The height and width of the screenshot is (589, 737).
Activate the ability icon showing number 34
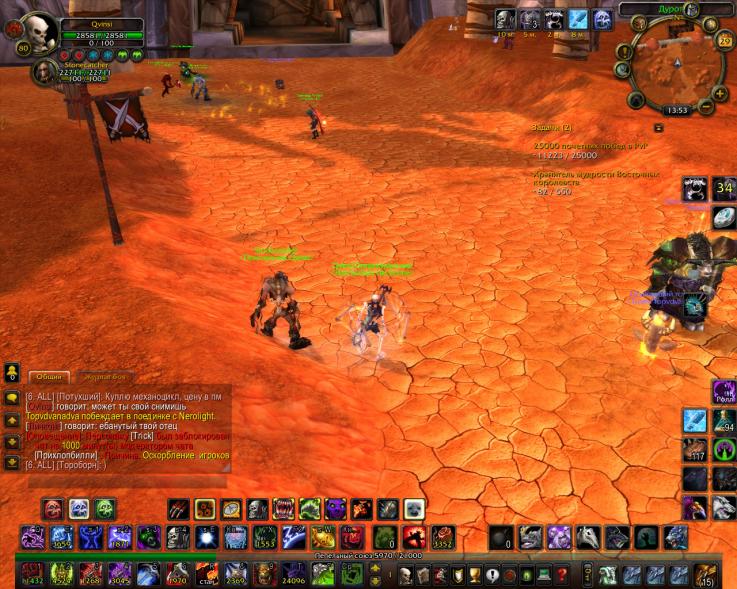[723, 189]
